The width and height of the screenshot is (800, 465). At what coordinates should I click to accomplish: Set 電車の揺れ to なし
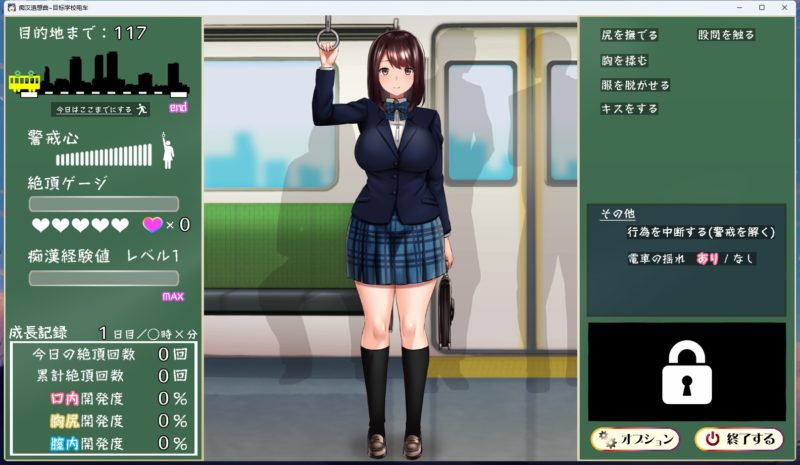(743, 258)
